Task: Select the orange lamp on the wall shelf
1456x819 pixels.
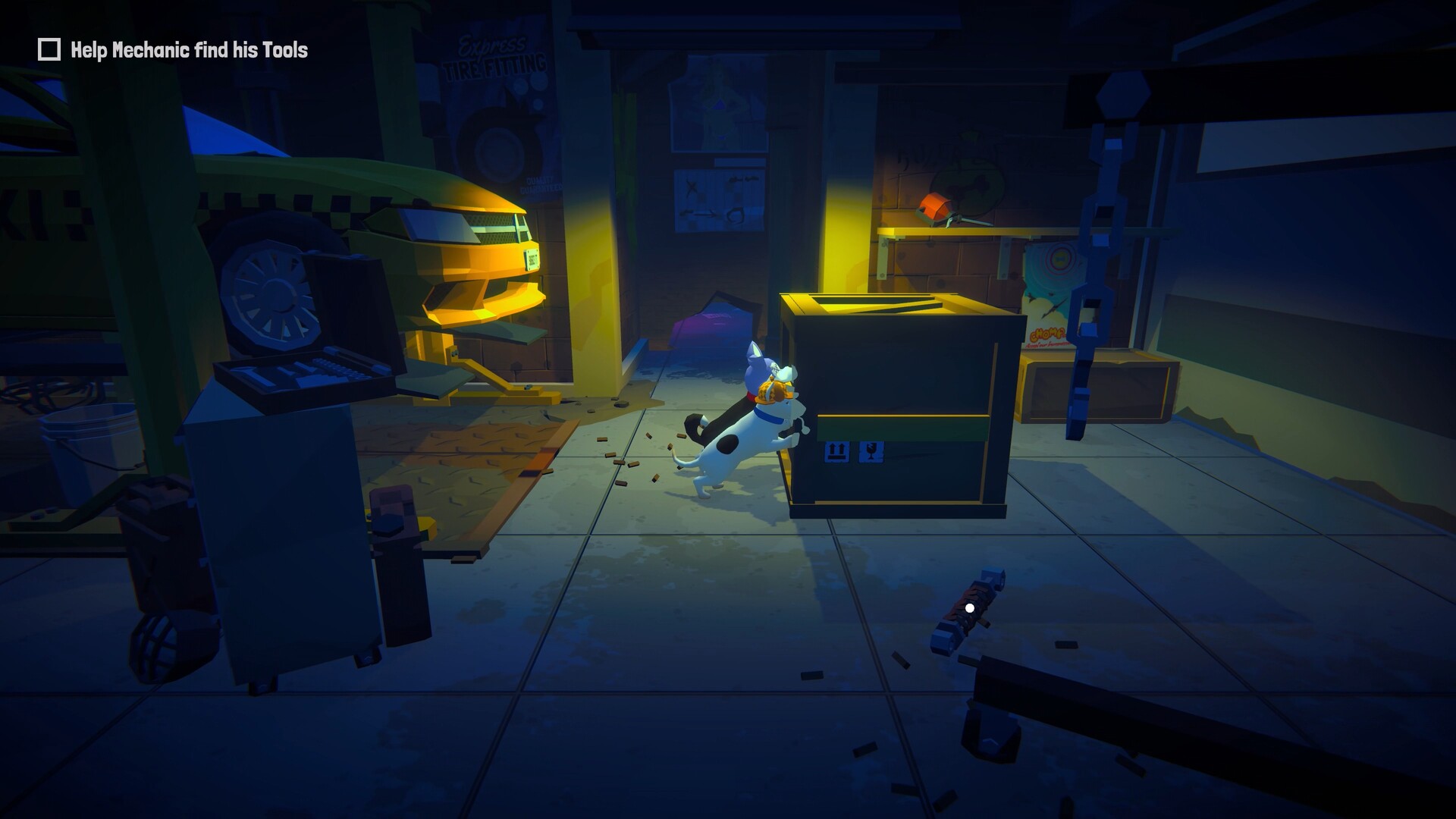Action: click(937, 205)
